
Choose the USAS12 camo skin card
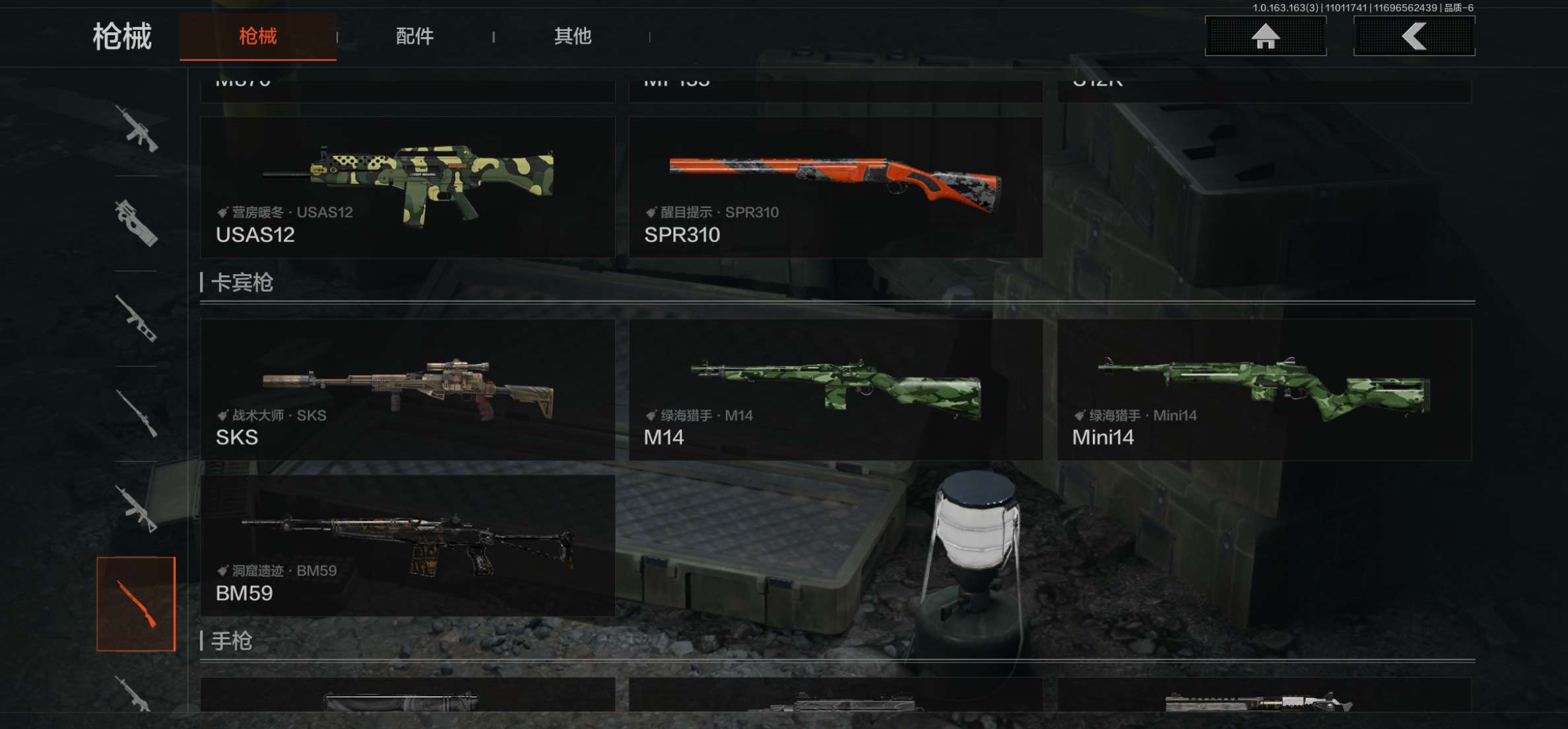click(x=407, y=187)
